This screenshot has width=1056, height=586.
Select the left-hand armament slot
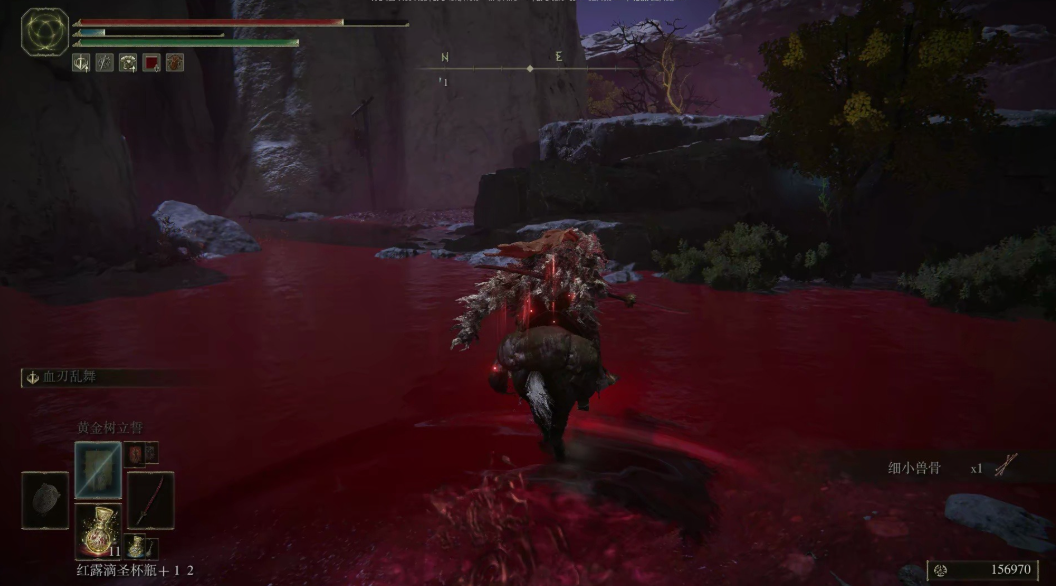point(45,500)
